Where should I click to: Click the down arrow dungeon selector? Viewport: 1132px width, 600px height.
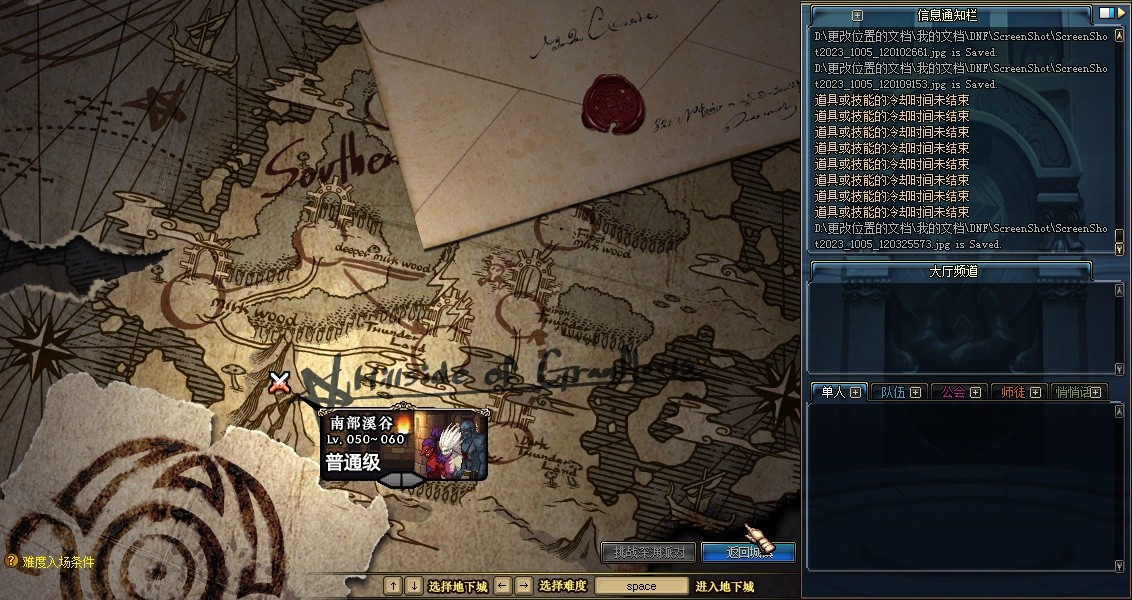[414, 586]
